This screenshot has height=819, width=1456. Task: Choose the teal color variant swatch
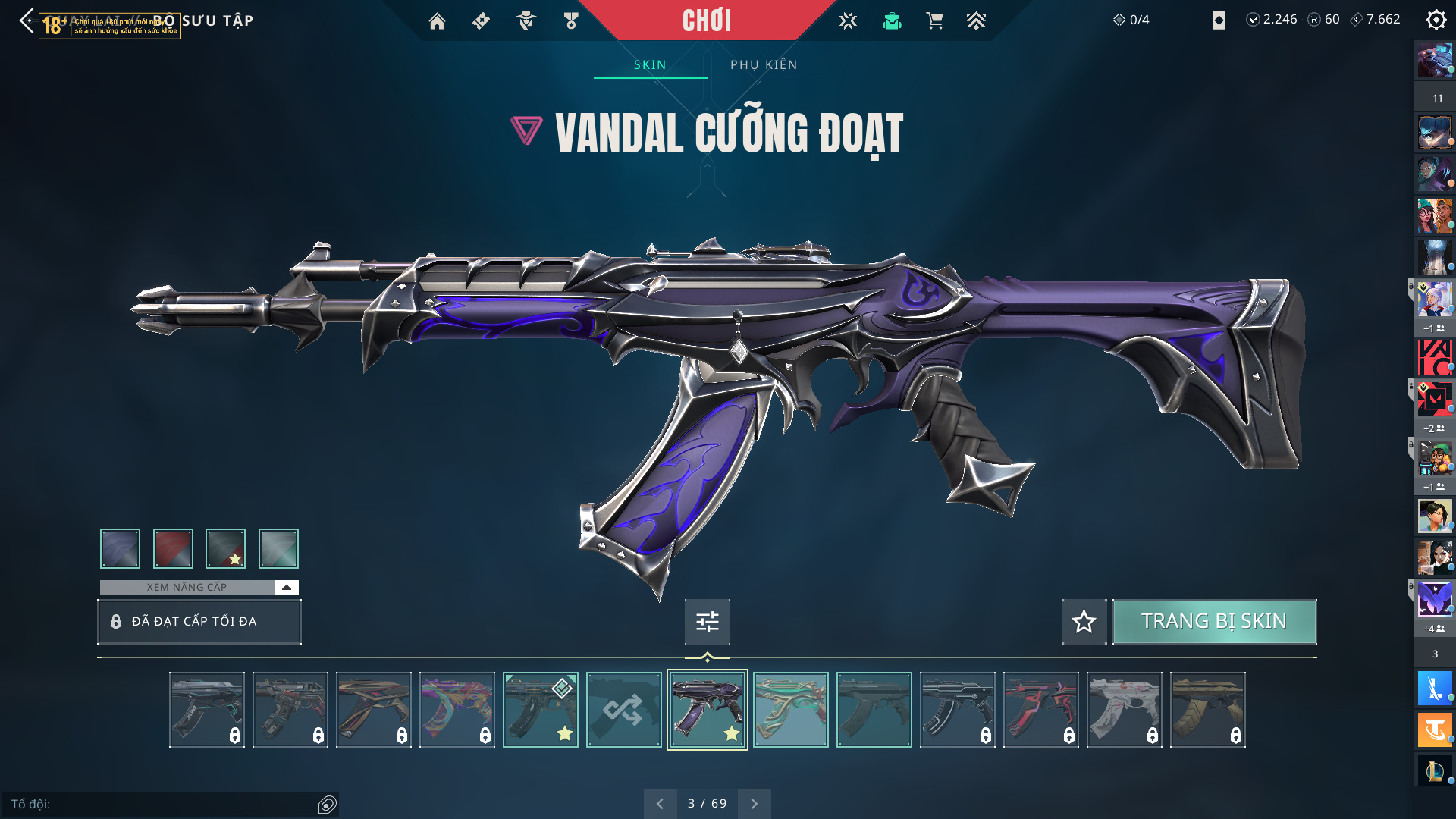click(x=278, y=548)
